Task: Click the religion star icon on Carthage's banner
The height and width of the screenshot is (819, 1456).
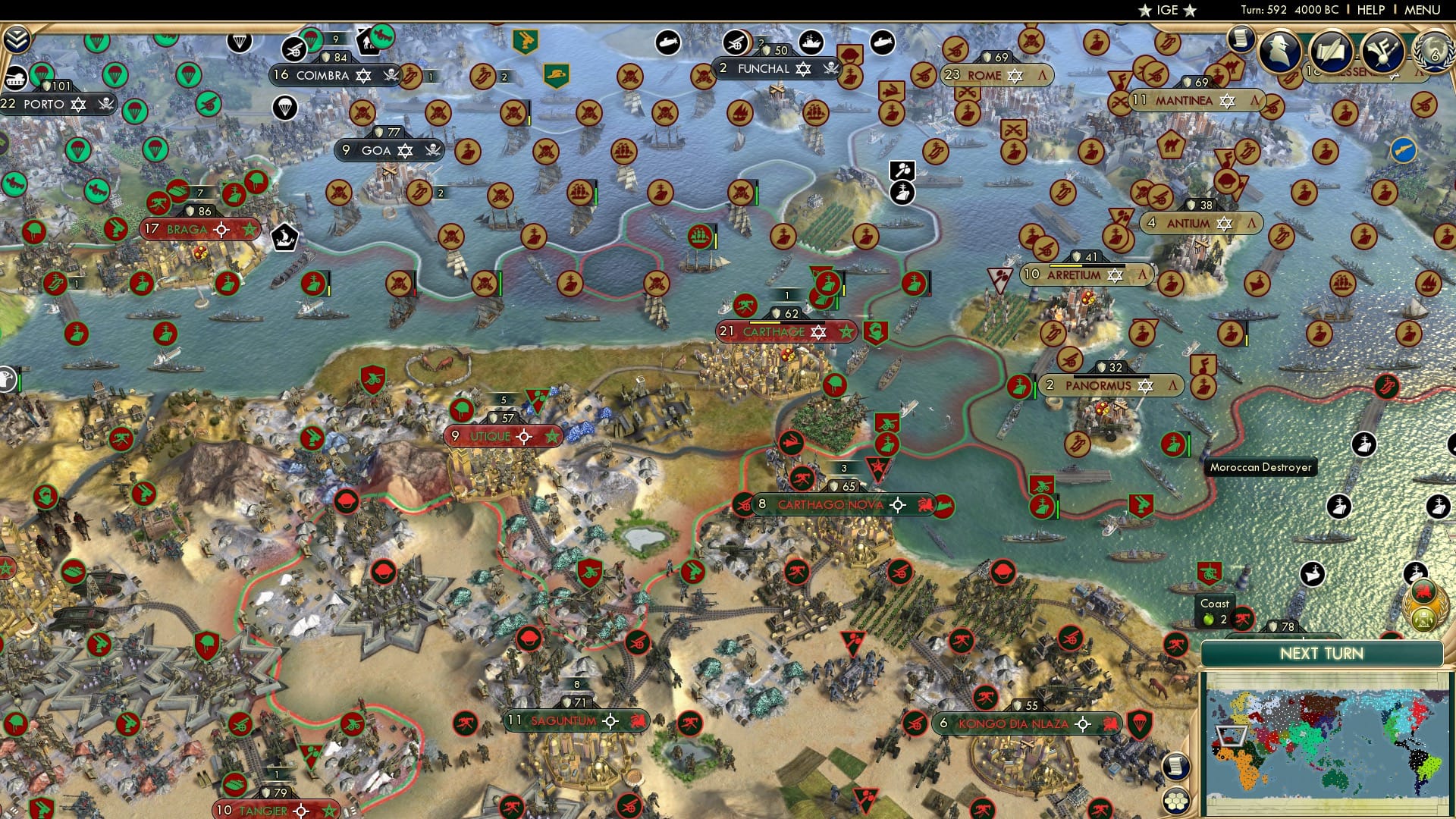Action: [818, 332]
